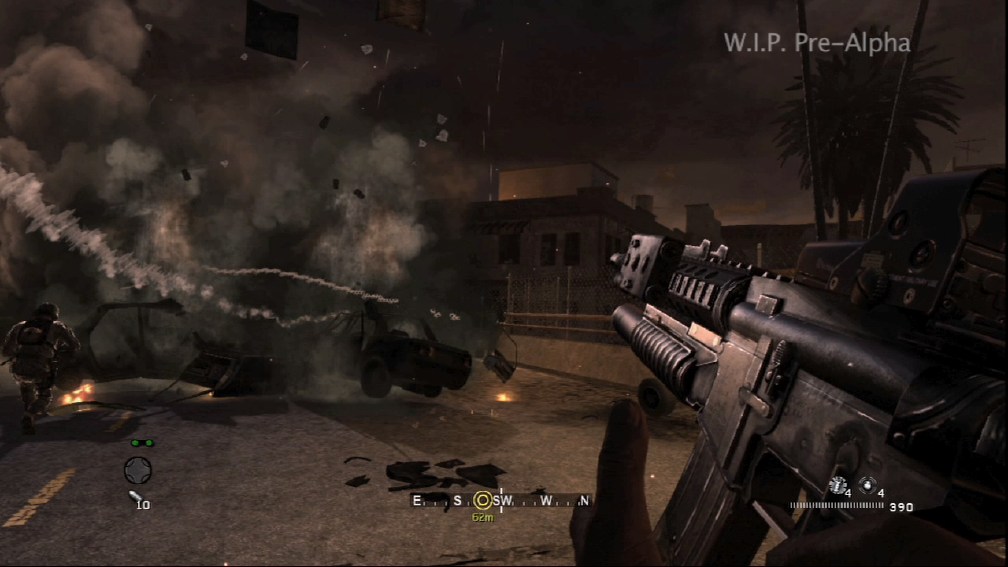Choose the grenade launcher round icon

(x=136, y=497)
